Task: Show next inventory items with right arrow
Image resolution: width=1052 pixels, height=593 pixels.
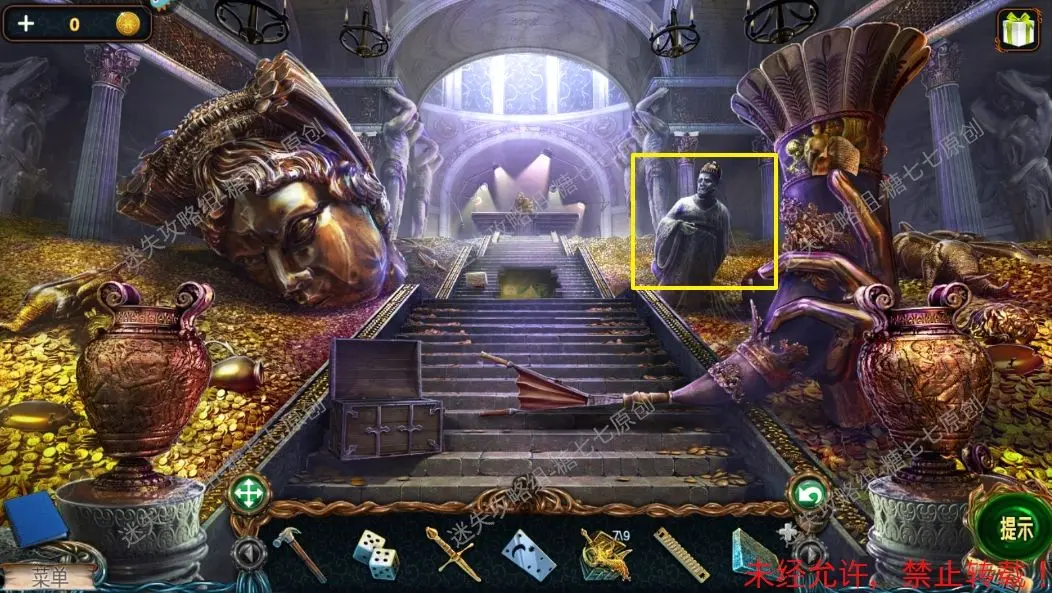Action: (808, 553)
